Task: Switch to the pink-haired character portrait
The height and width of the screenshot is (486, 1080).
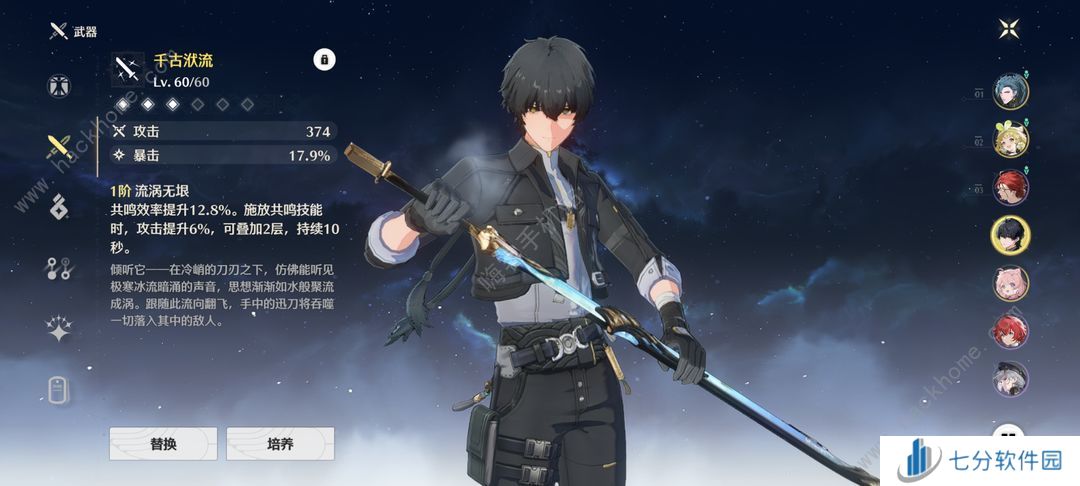Action: (1010, 282)
